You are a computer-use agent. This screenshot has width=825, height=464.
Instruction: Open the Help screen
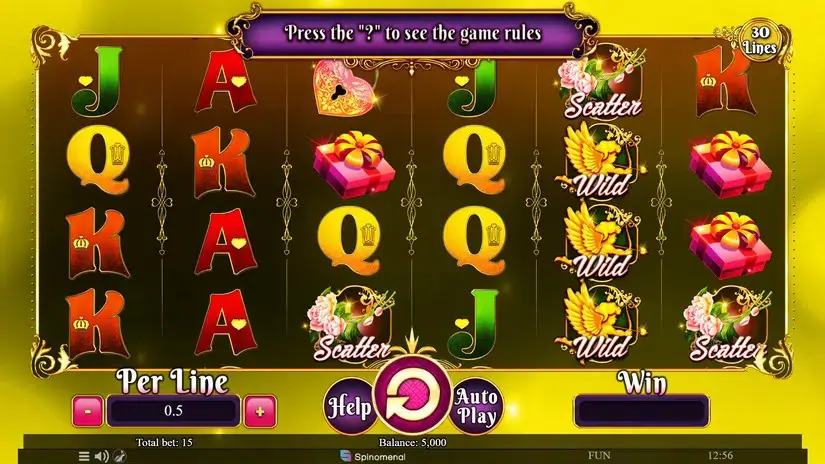tap(348, 407)
